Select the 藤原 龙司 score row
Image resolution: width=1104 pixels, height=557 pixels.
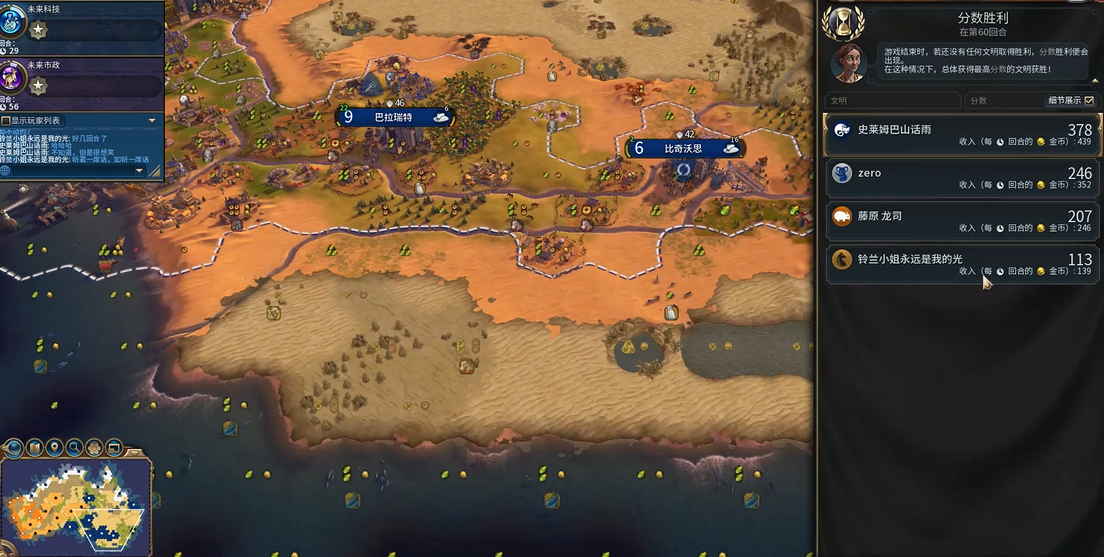[x=960, y=220]
